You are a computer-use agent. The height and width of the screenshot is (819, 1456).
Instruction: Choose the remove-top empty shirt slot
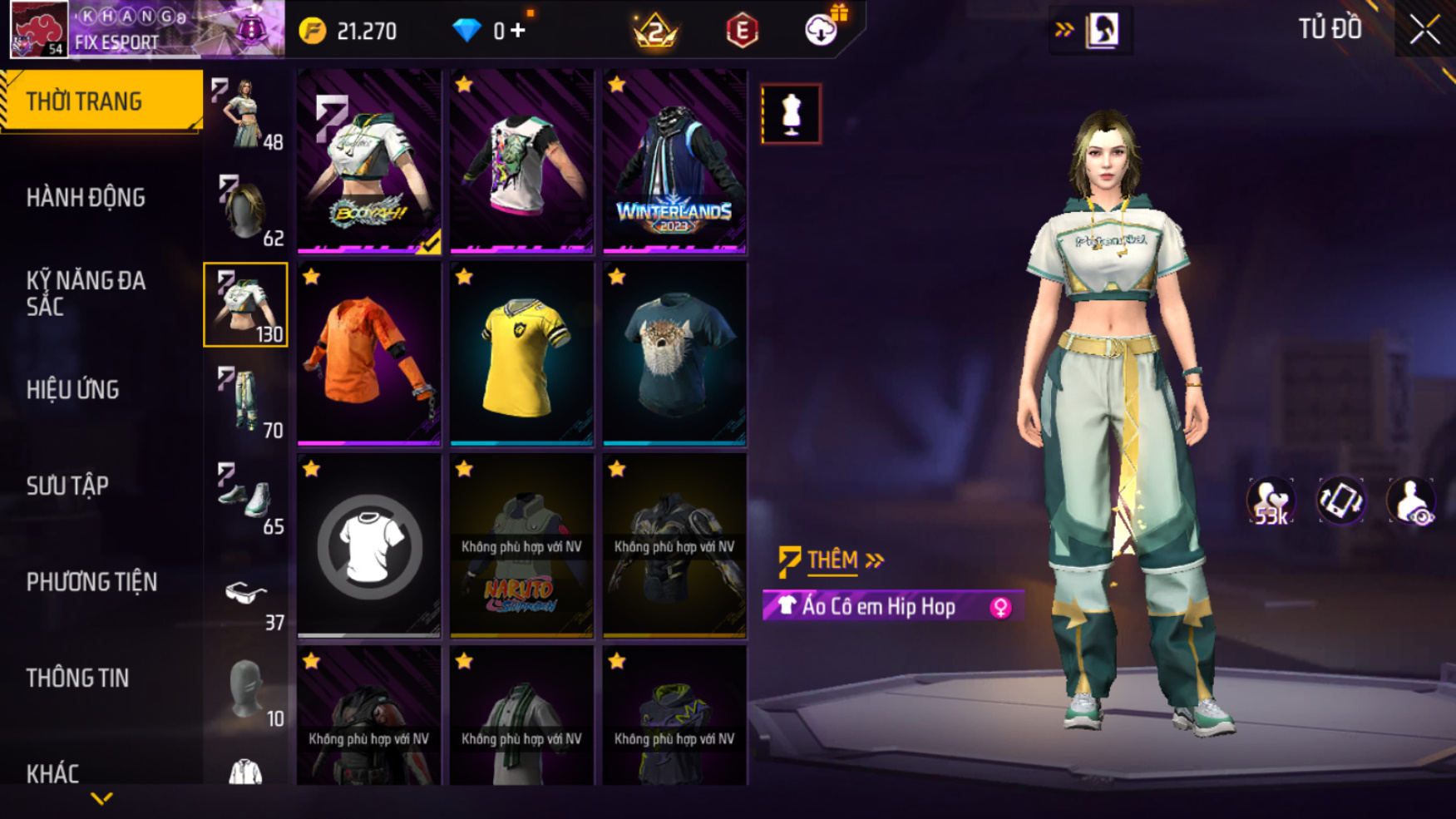coord(369,546)
